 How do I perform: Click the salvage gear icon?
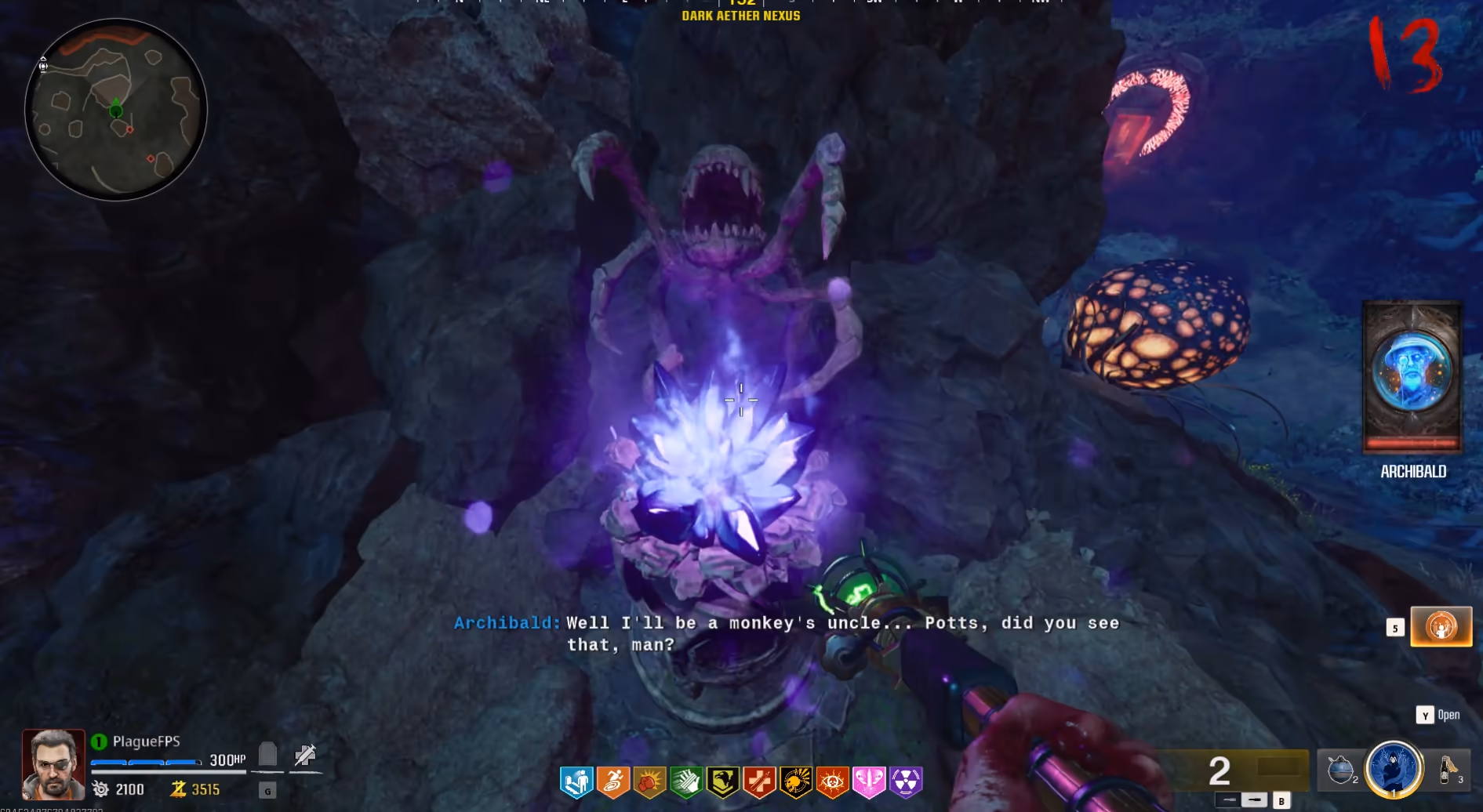tap(100, 789)
